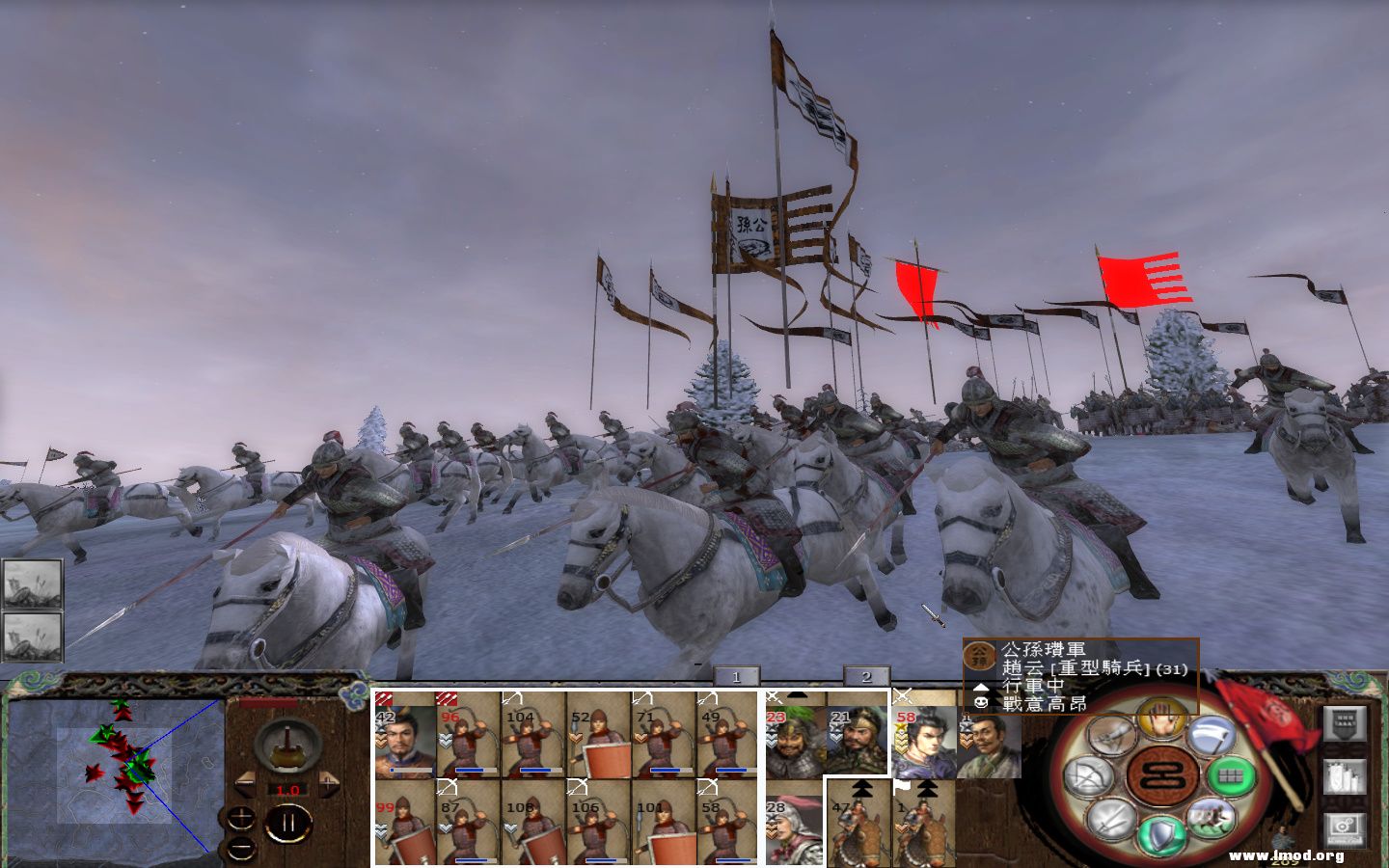Switch to unit group tab 2
The image size is (1389, 868).
point(865,675)
